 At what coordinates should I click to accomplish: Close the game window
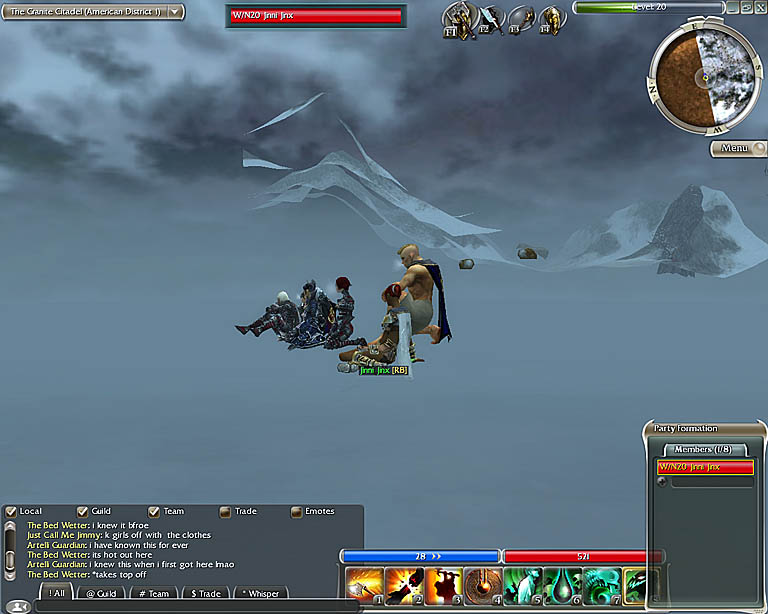click(759, 7)
